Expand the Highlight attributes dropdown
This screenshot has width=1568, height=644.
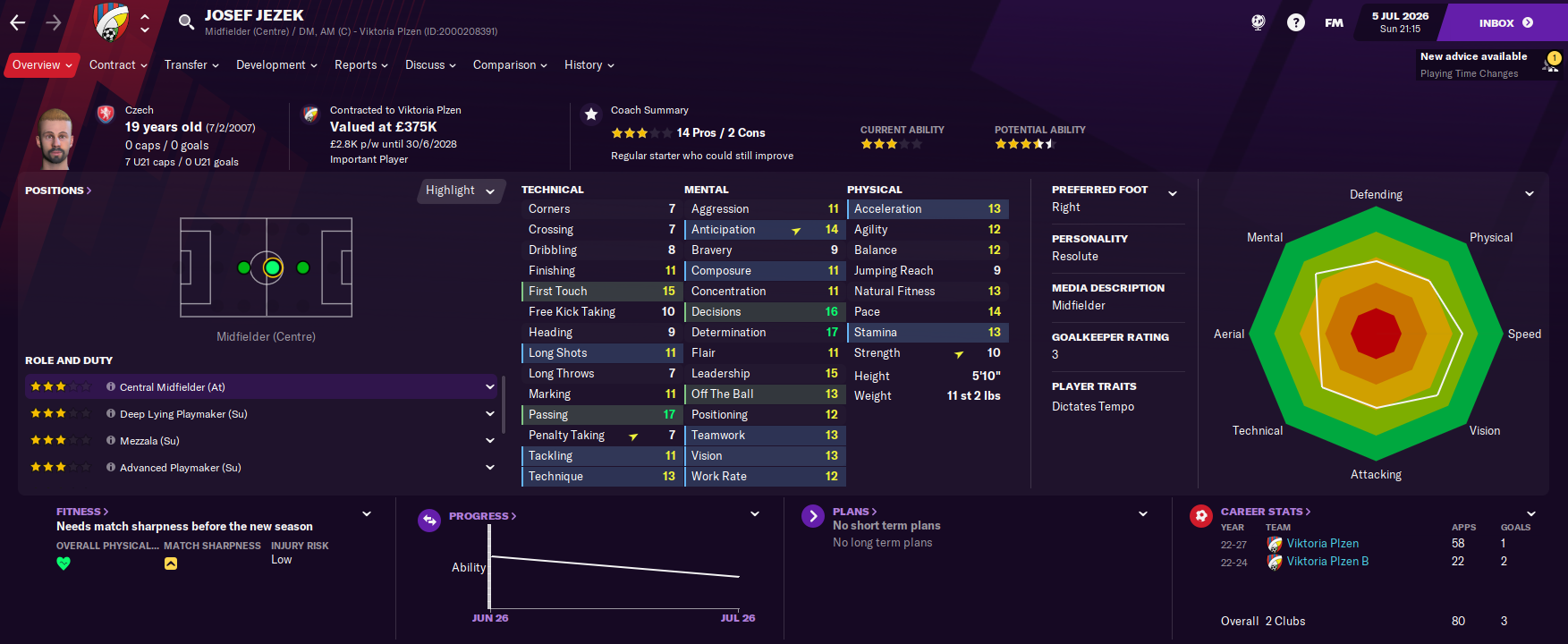[x=460, y=191]
